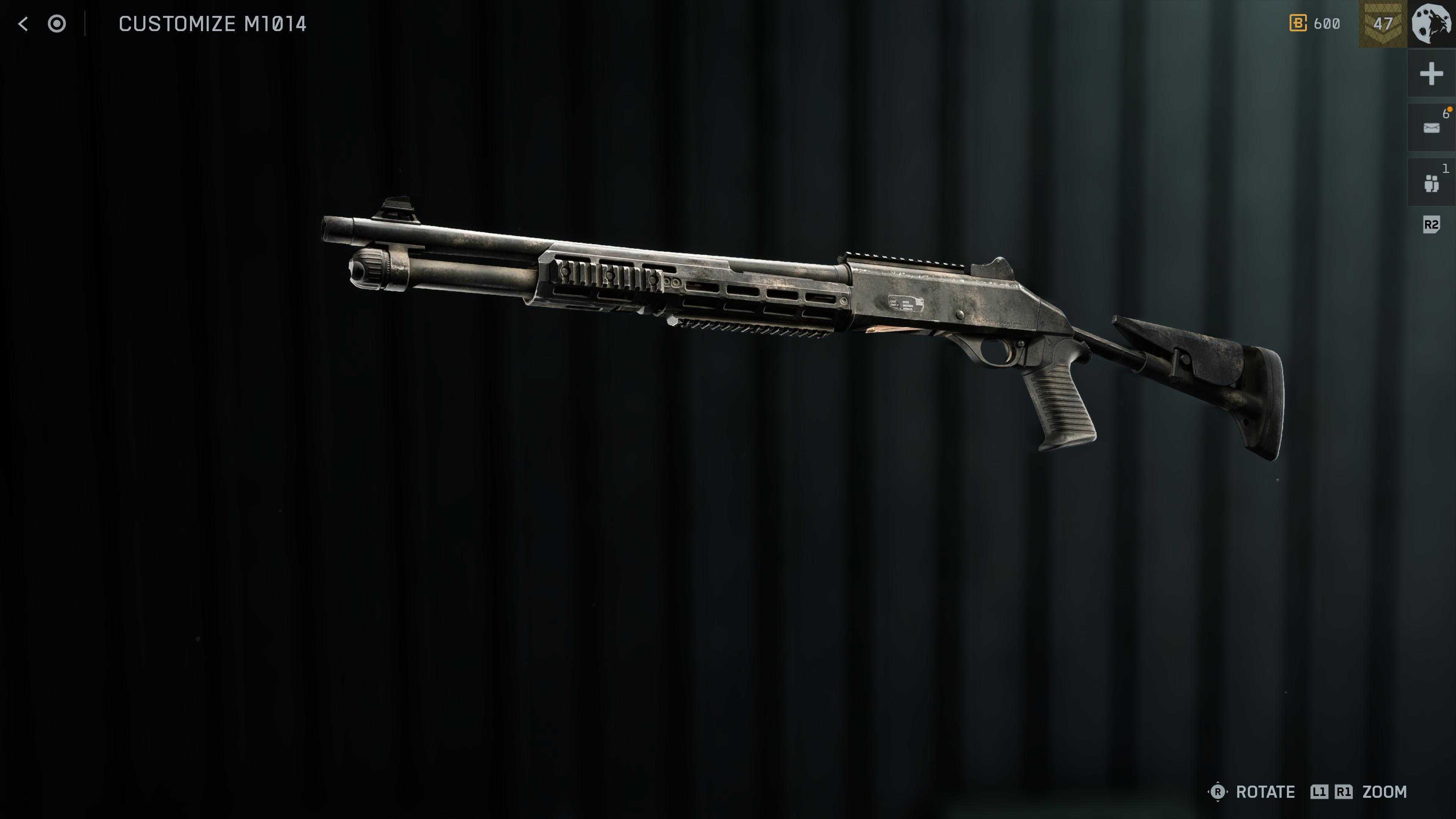The width and height of the screenshot is (1456, 819).
Task: Open the squad members panel
Action: coord(1431,183)
